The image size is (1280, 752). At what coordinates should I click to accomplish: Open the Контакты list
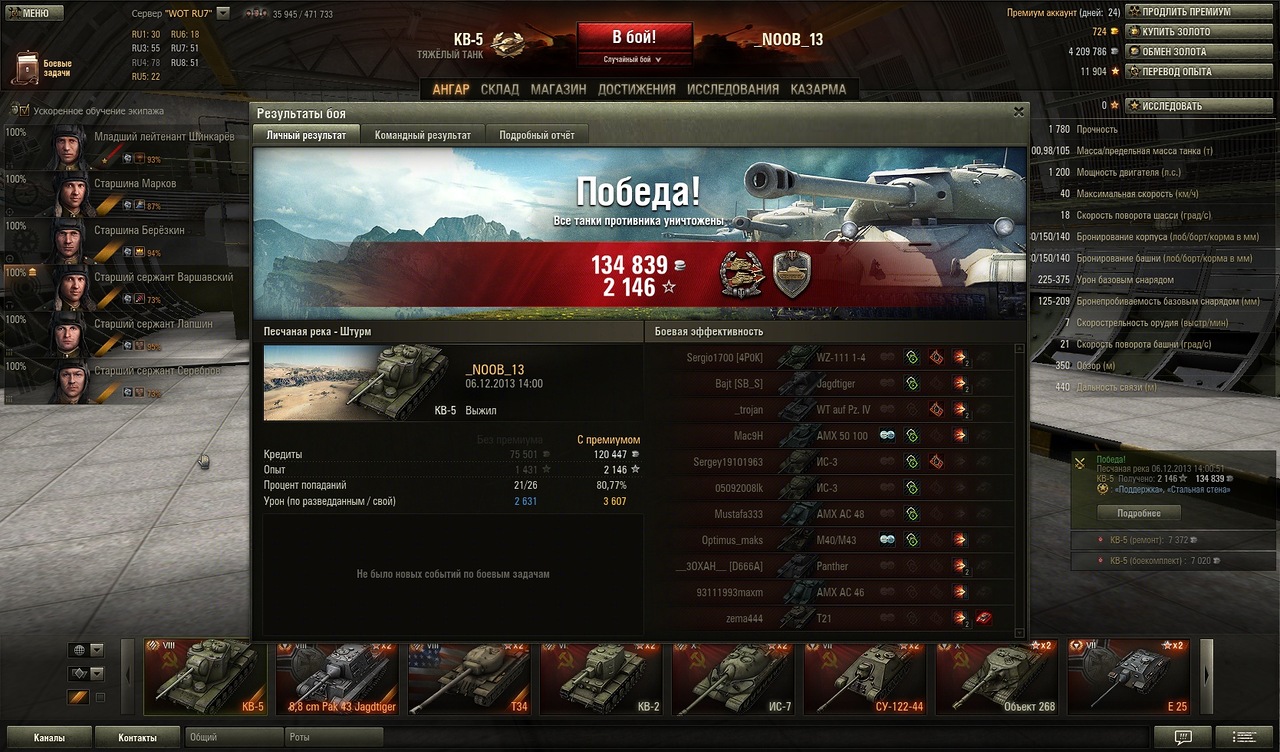[x=137, y=738]
